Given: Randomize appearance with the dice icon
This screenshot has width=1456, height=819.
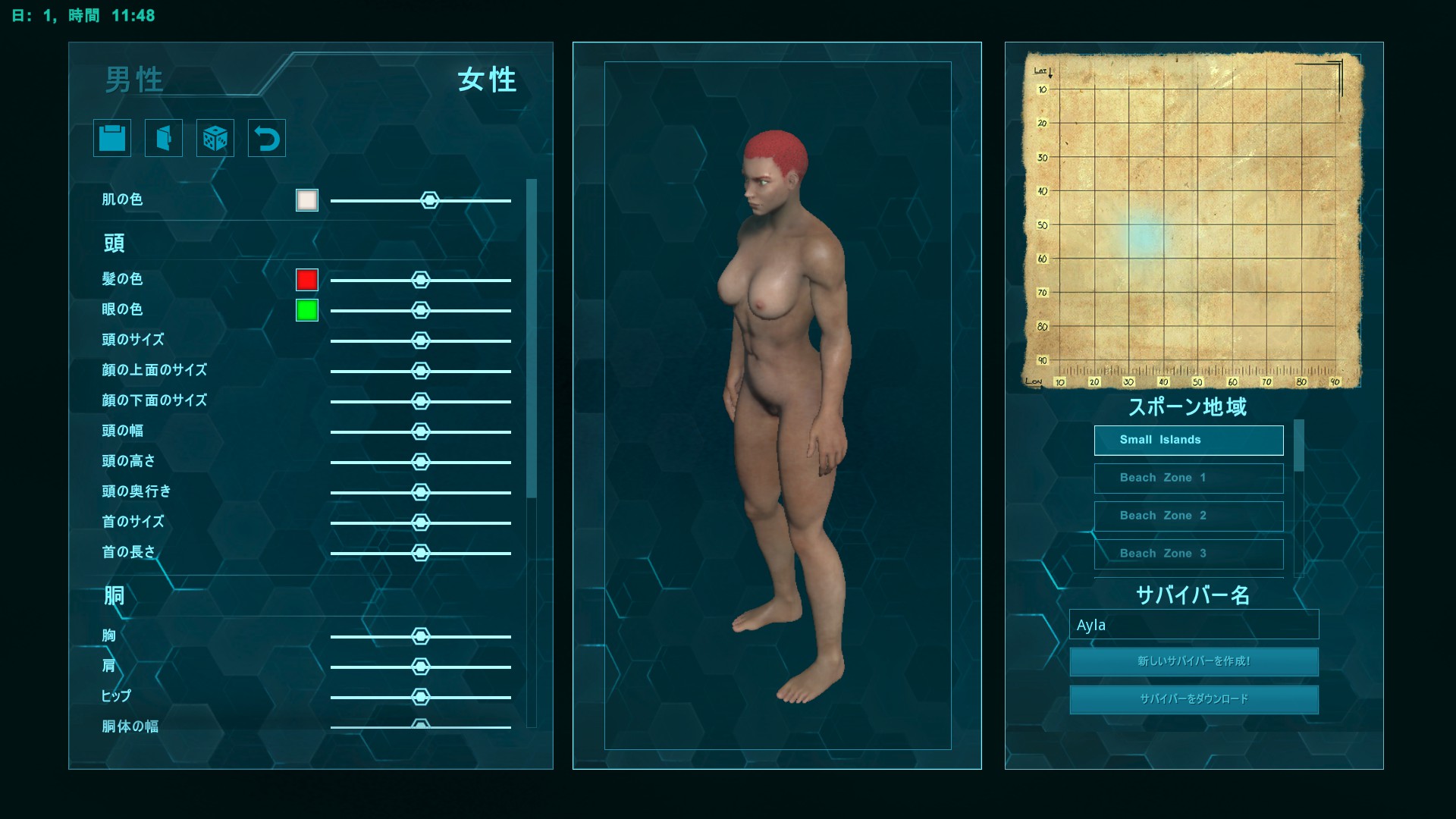Looking at the screenshot, I should (215, 138).
